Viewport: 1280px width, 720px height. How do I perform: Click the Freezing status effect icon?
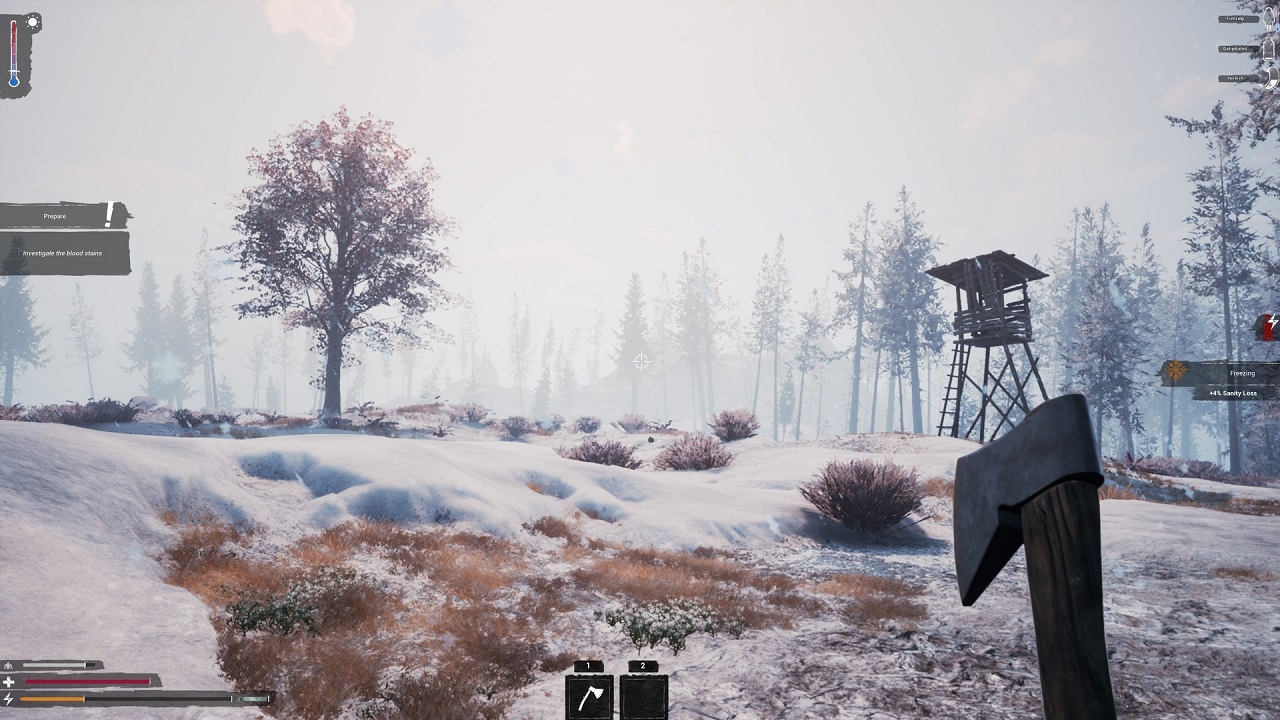pyautogui.click(x=1269, y=20)
